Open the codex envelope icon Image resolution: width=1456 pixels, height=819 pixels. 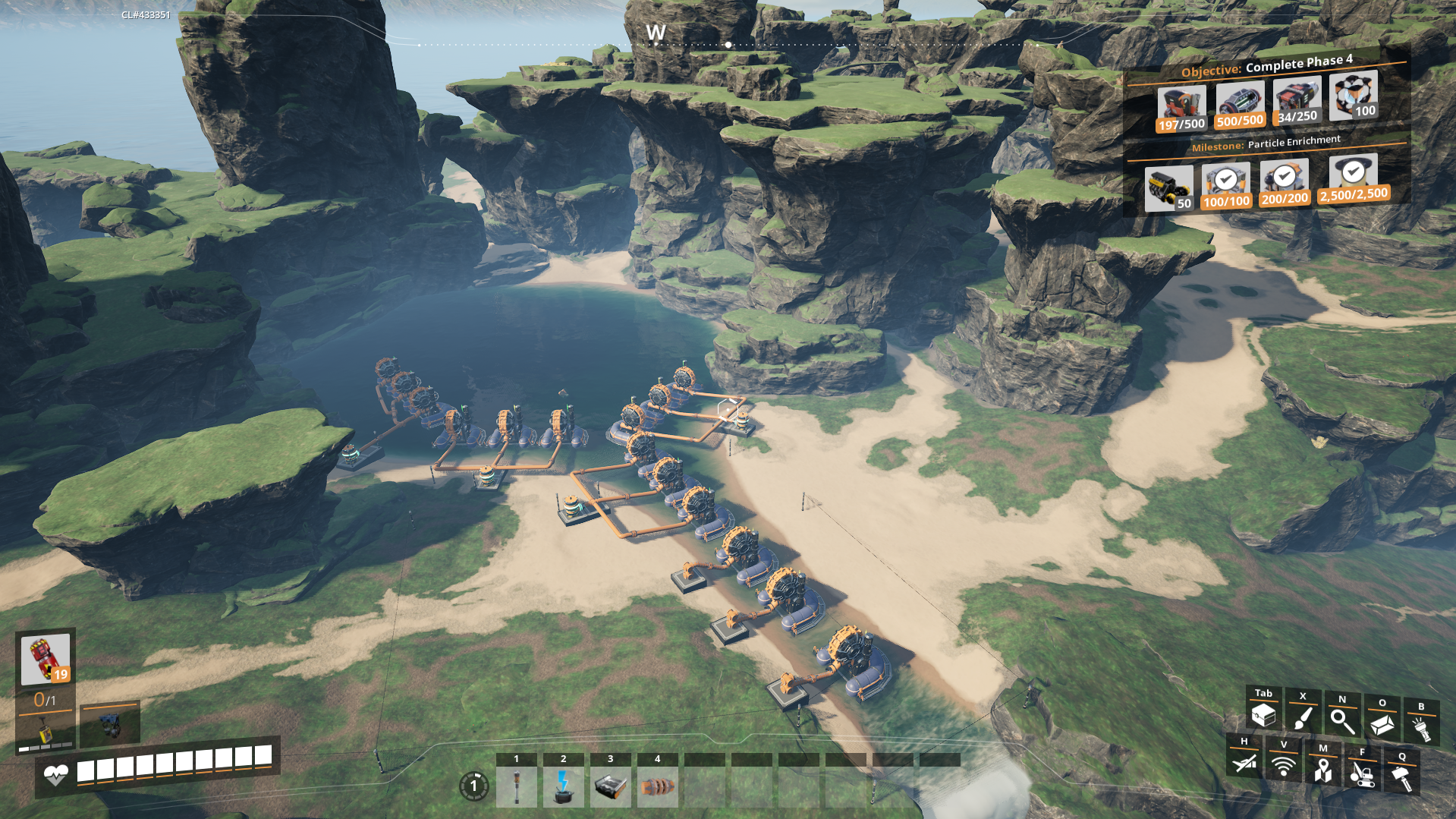click(x=1382, y=724)
